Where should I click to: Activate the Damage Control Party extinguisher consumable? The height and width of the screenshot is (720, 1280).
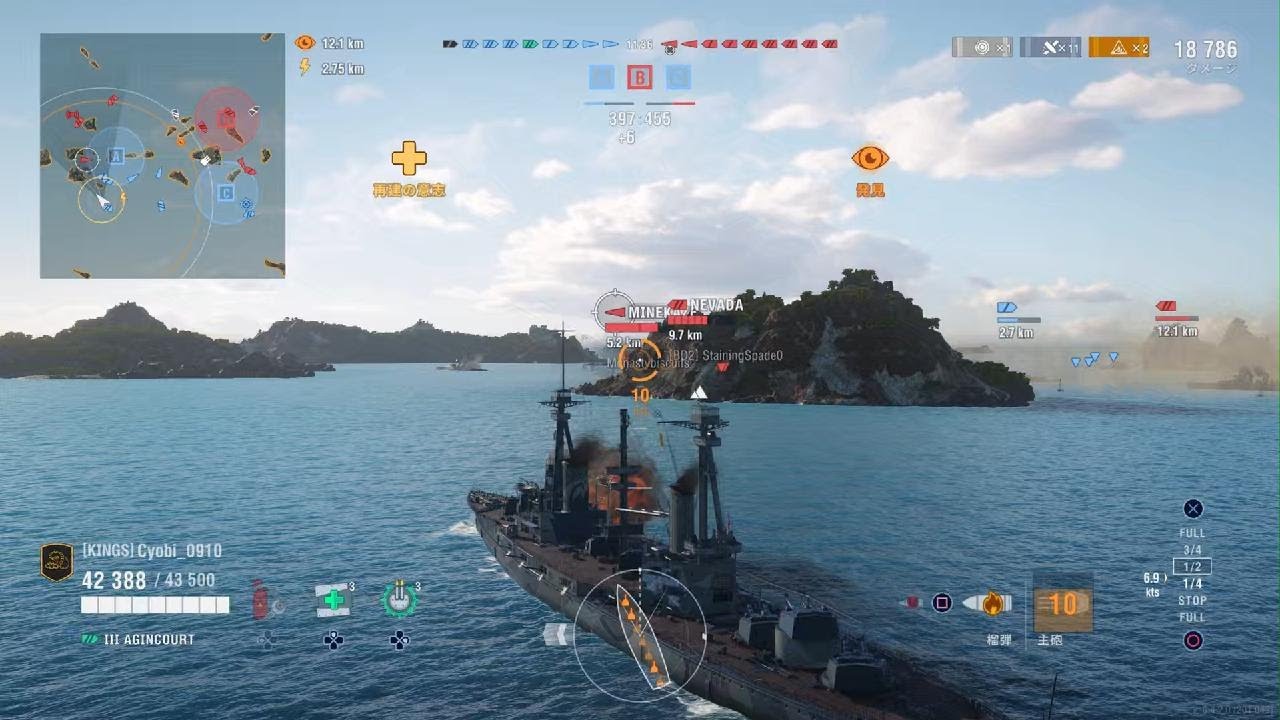[263, 602]
